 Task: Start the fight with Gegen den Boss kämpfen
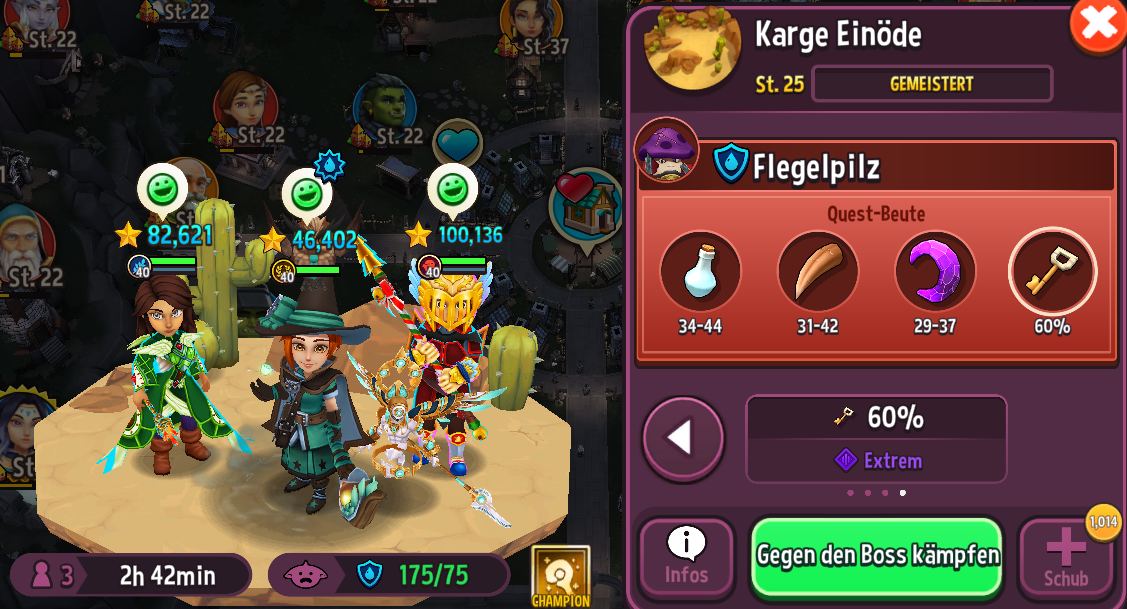(876, 556)
